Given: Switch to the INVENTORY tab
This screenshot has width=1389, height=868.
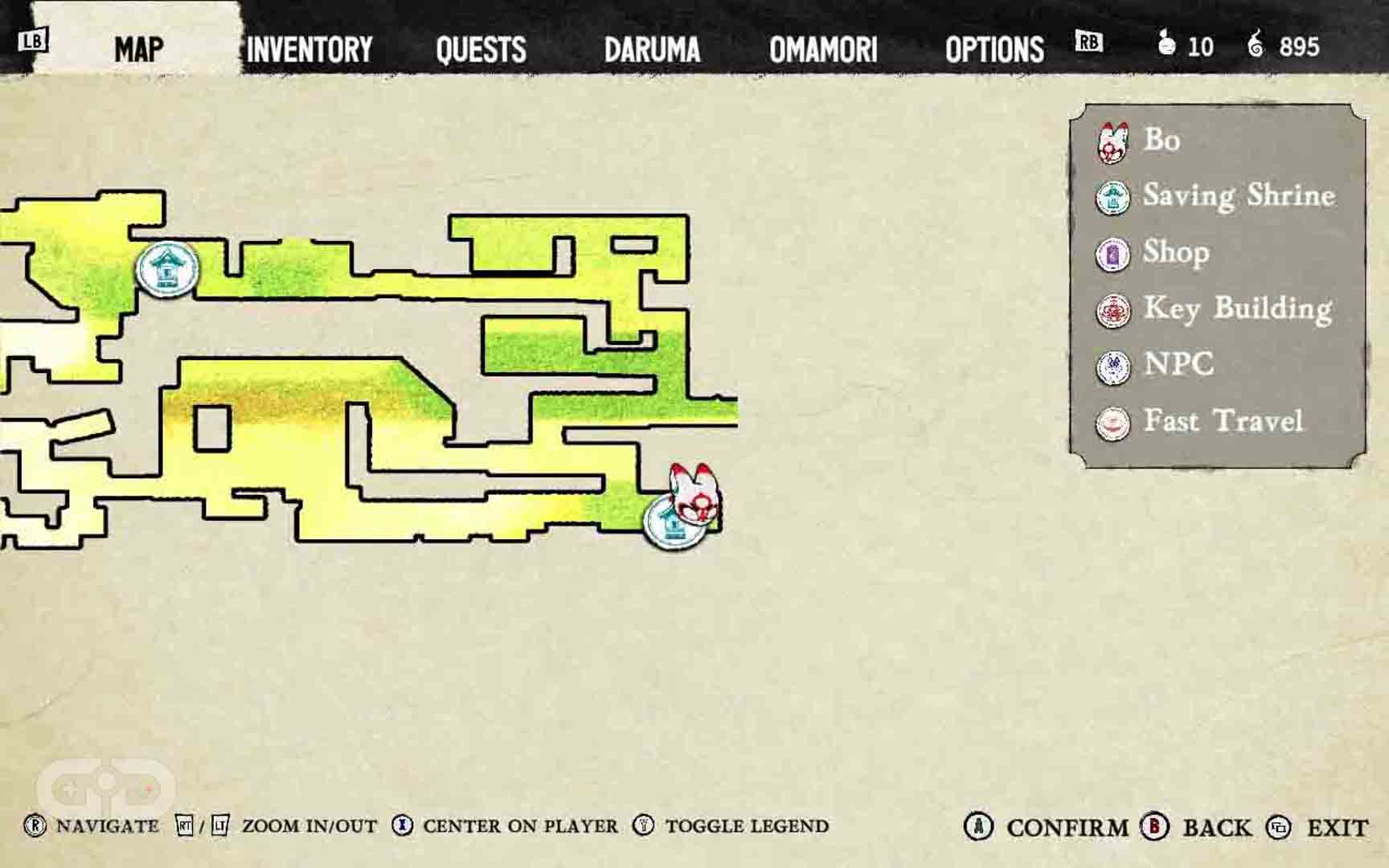Looking at the screenshot, I should coord(309,50).
